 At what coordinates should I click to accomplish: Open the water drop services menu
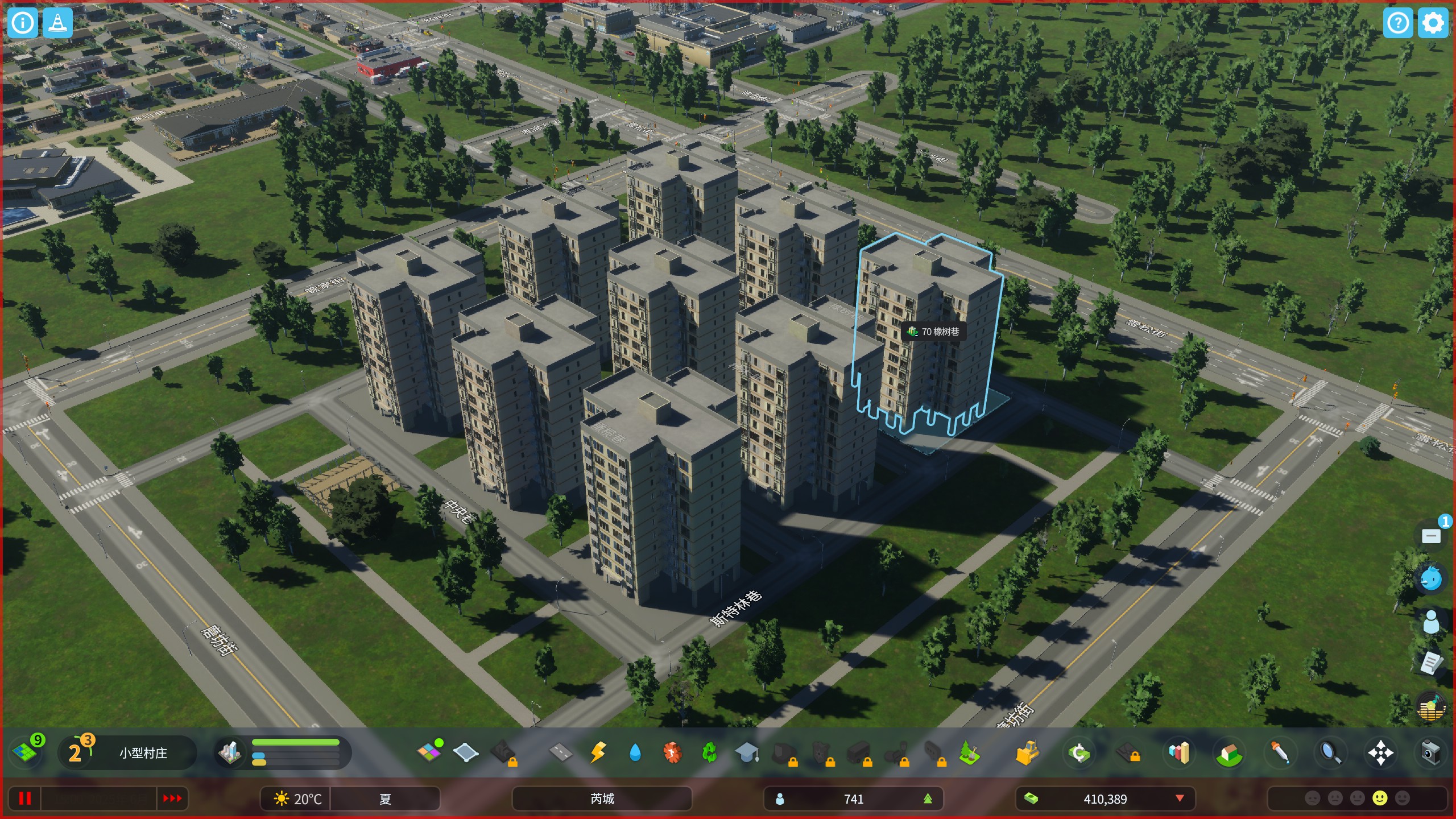click(x=635, y=753)
